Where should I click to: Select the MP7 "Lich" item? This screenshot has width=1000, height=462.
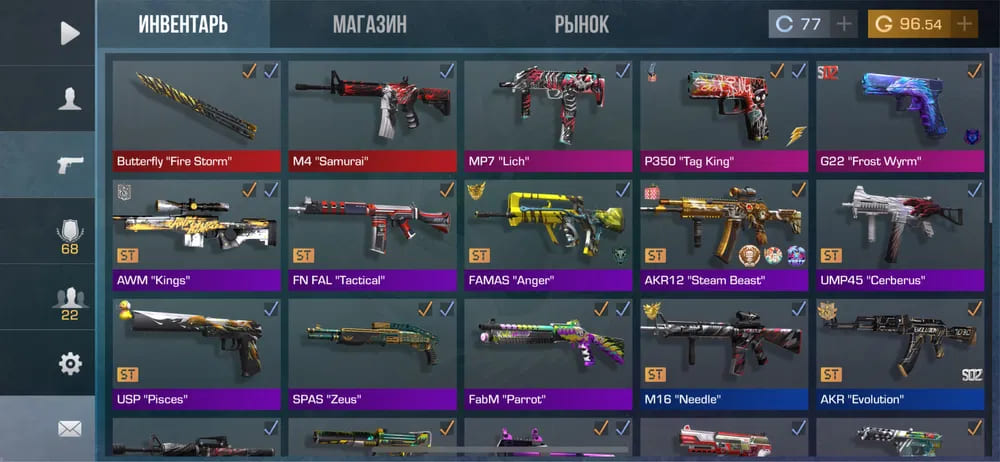[548, 115]
